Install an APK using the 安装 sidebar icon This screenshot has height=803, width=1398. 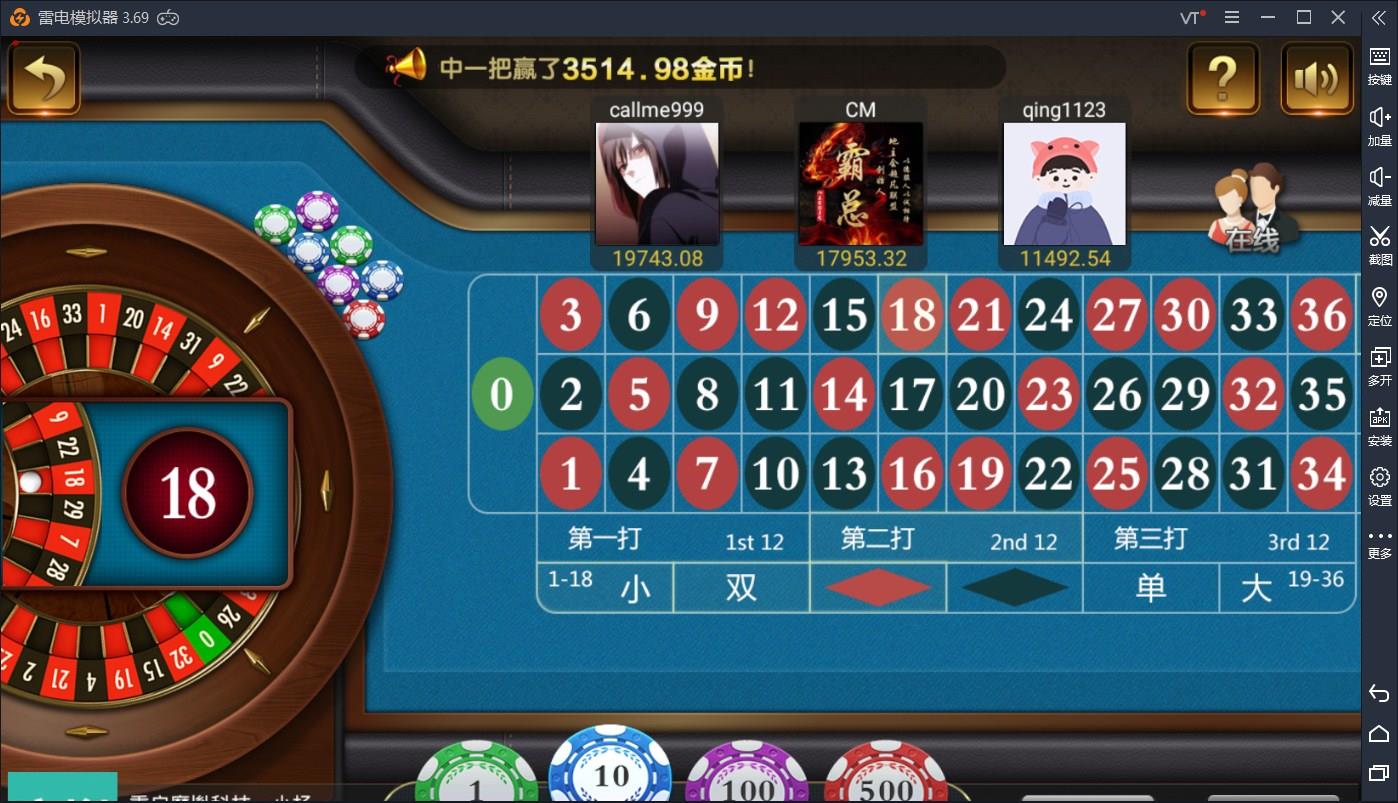click(1378, 427)
